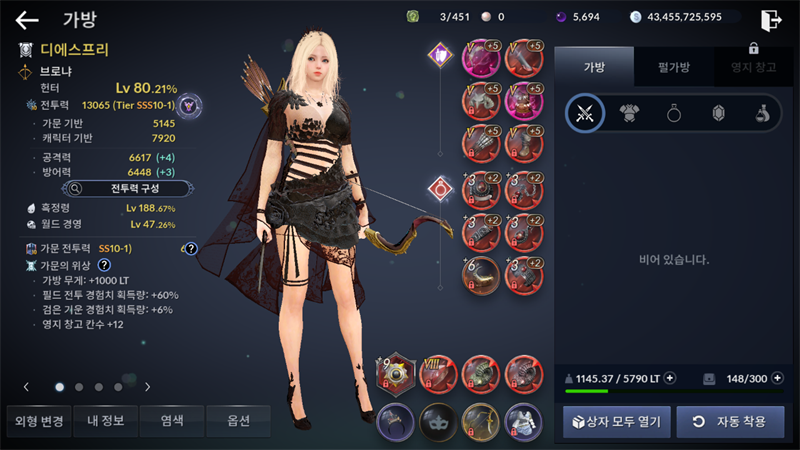Click the exit door icon

(770, 19)
